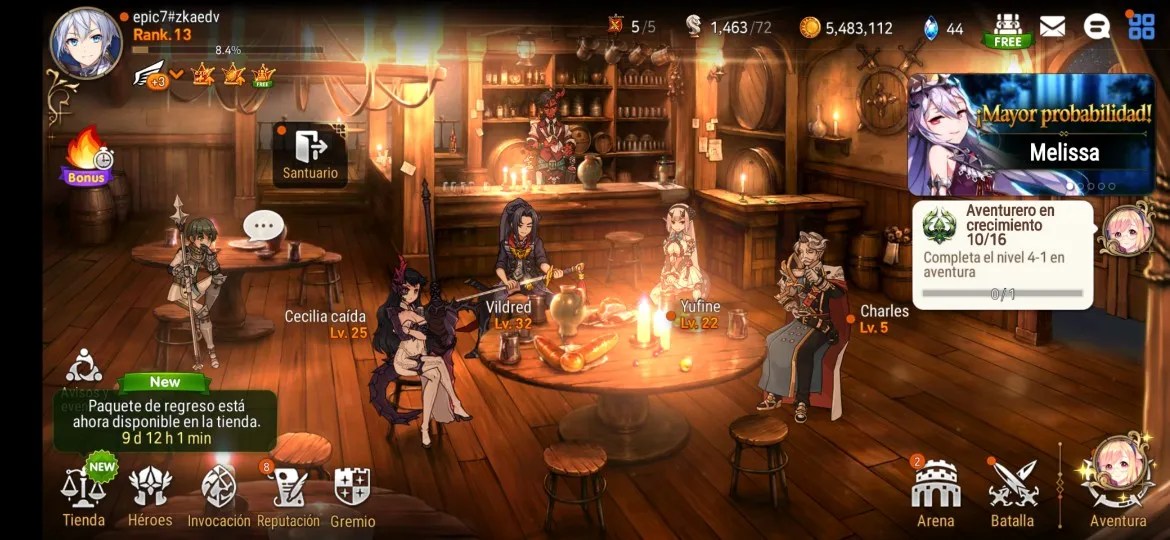Click the player profile avatar
This screenshot has width=1170, height=540.
(x=86, y=42)
